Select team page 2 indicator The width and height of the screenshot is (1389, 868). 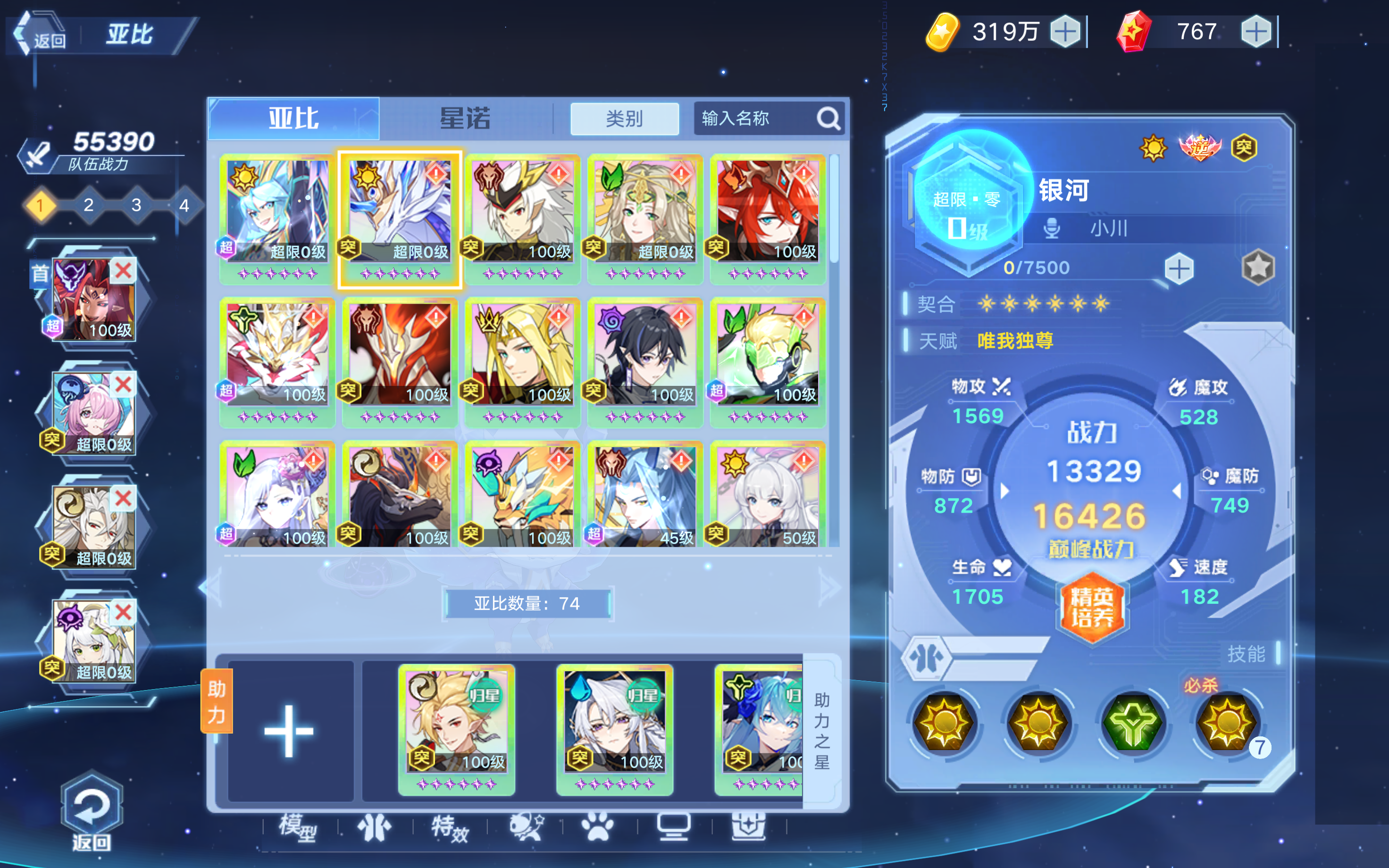(88, 206)
